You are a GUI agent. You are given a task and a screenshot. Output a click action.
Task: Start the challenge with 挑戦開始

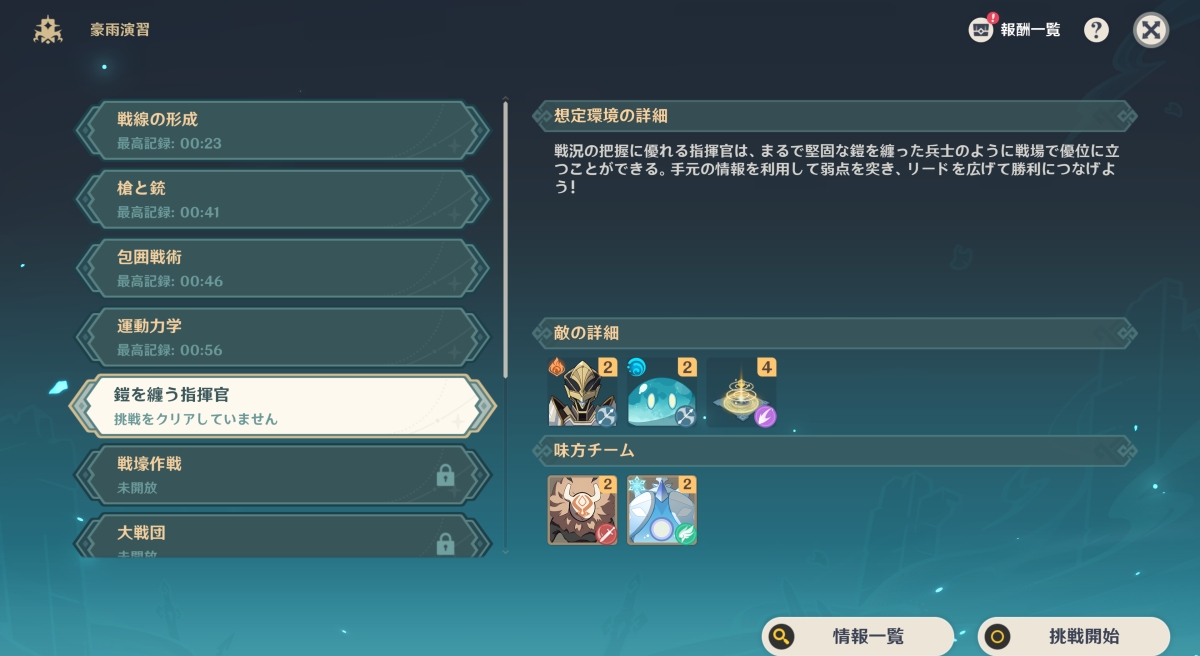coord(1073,636)
